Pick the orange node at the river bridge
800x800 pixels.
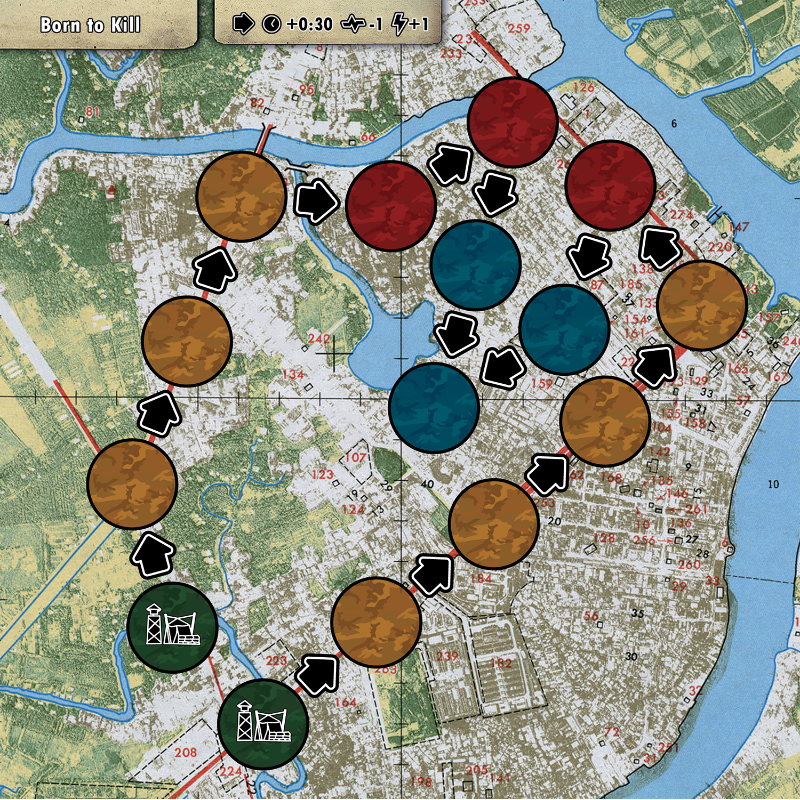tap(241, 197)
